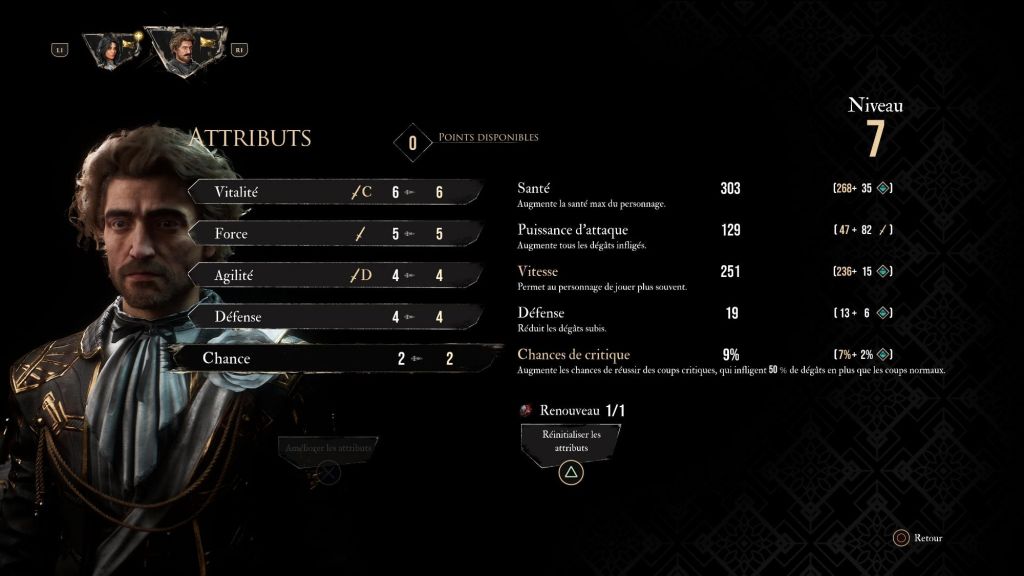Click the greyed Améliorer les attributs button

328,448
